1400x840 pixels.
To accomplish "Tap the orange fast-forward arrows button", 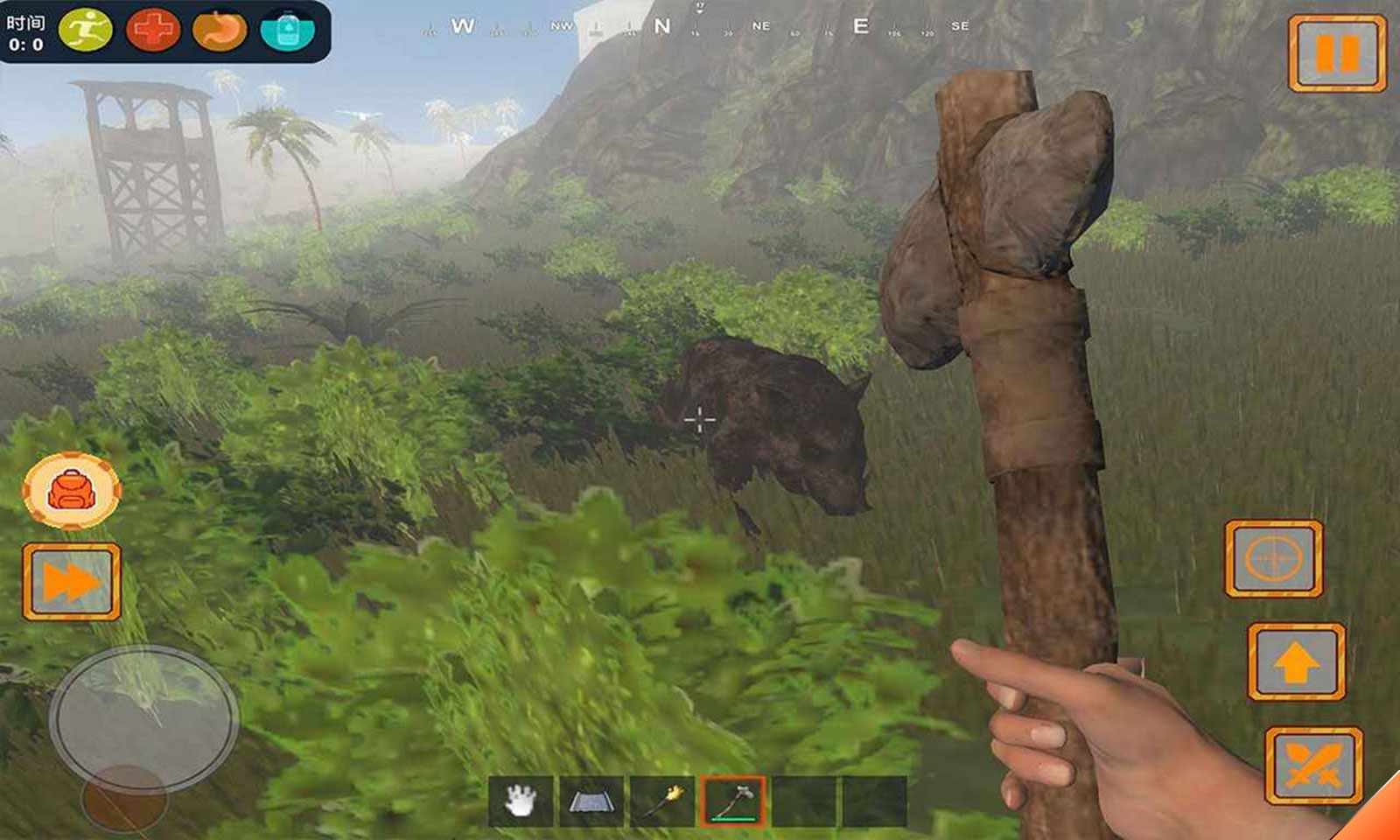I will coord(72,582).
